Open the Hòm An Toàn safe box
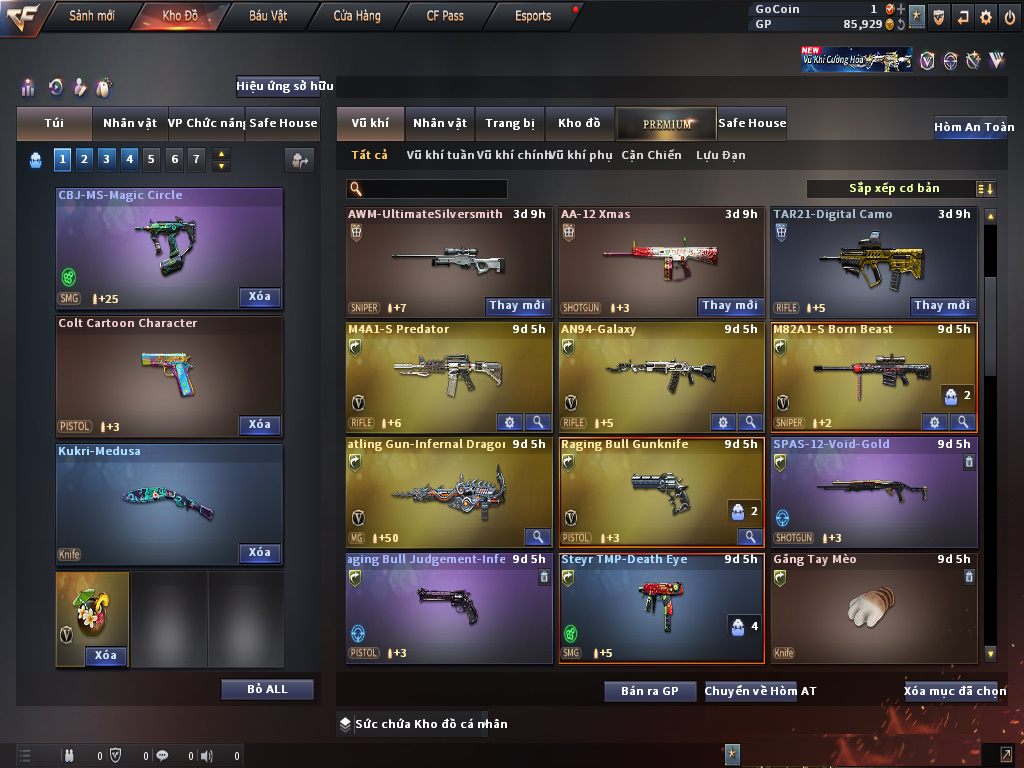The image size is (1024, 768). pos(973,128)
